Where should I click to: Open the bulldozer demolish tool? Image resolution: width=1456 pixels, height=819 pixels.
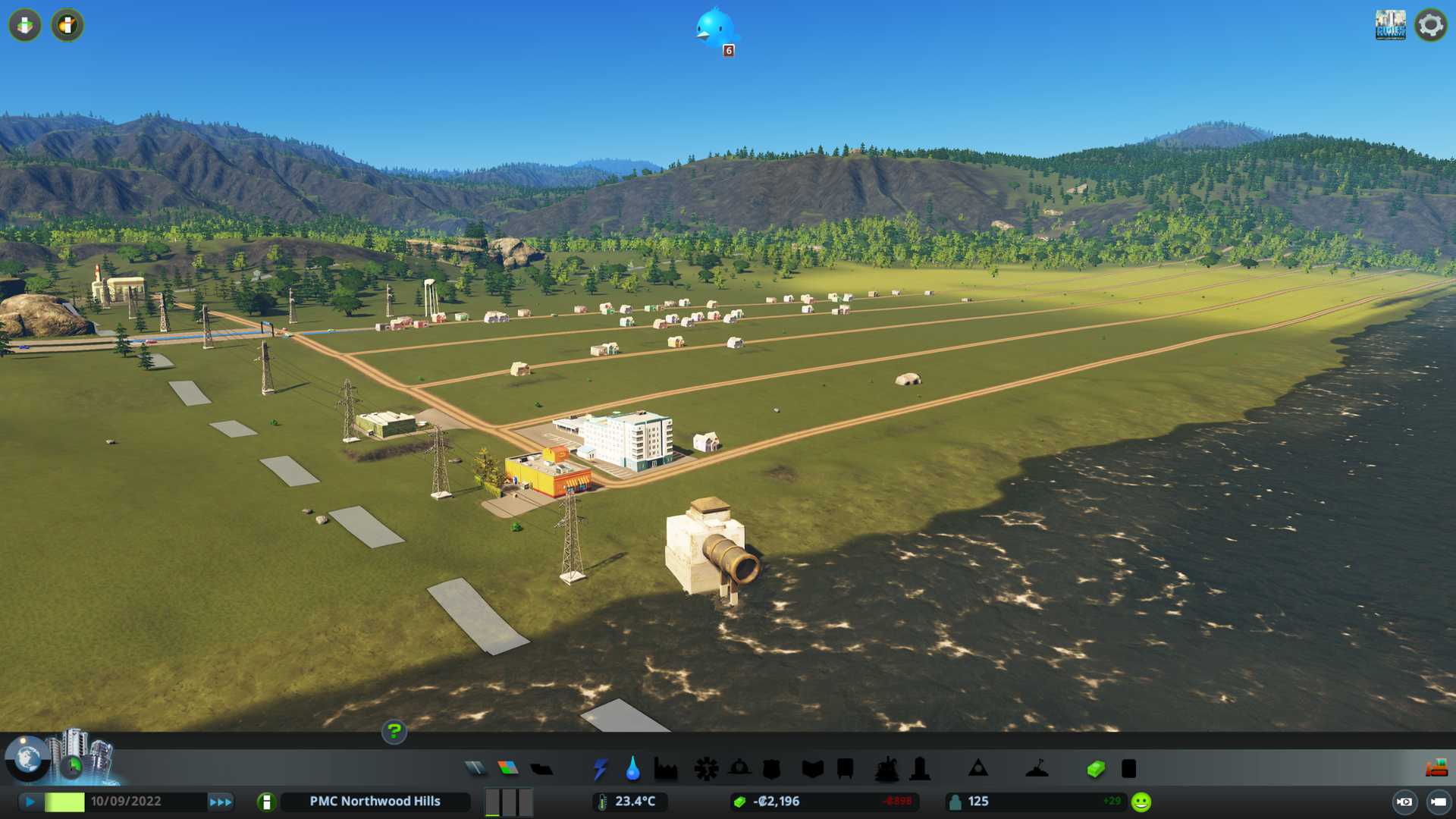(x=1436, y=769)
